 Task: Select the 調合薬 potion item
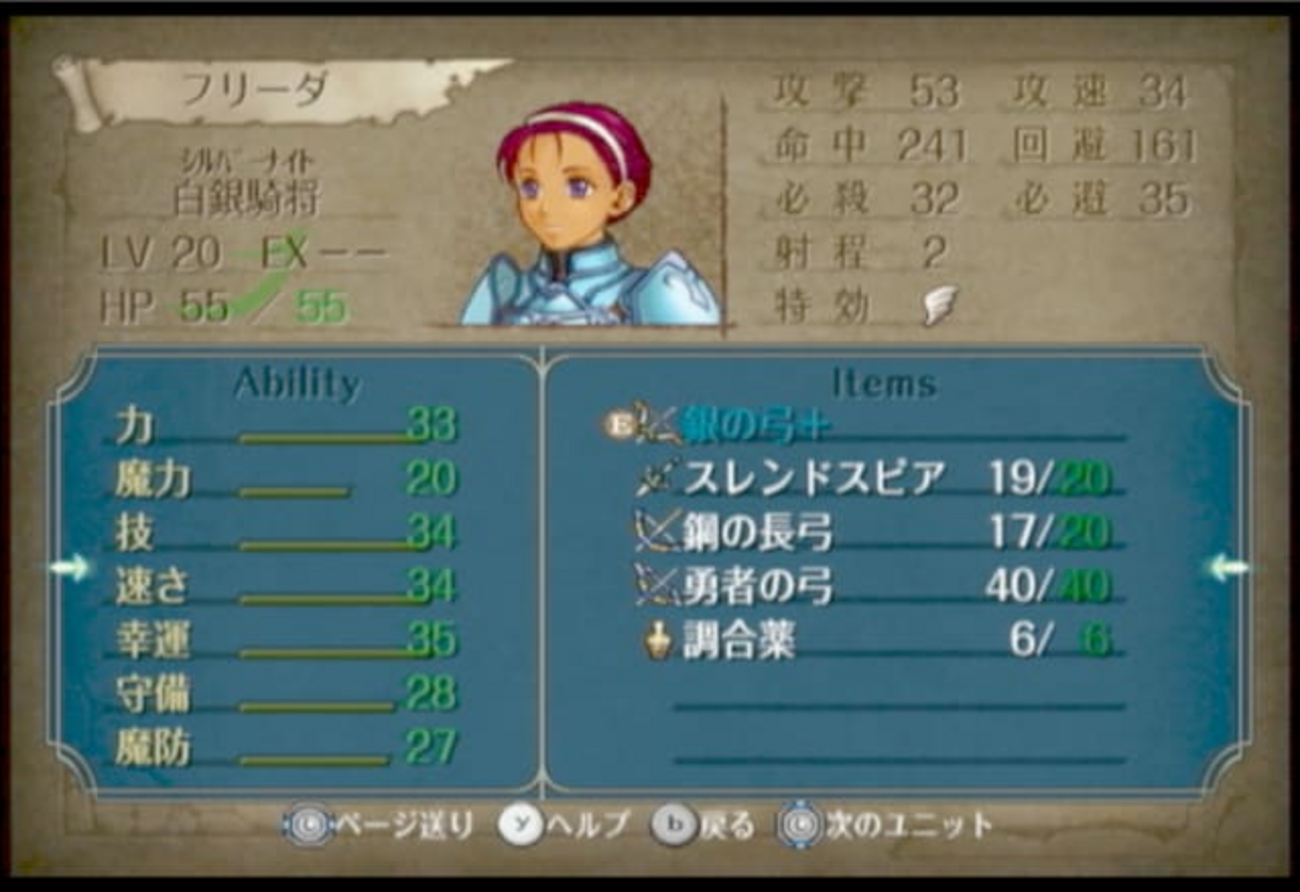click(x=738, y=640)
